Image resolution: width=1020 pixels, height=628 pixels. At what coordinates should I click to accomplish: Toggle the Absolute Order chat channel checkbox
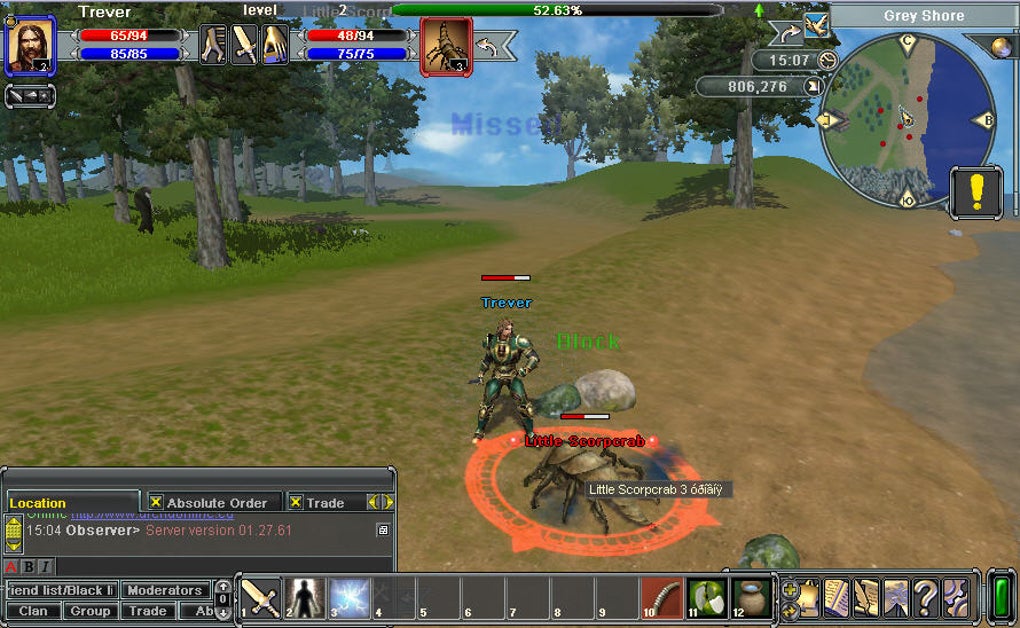156,502
